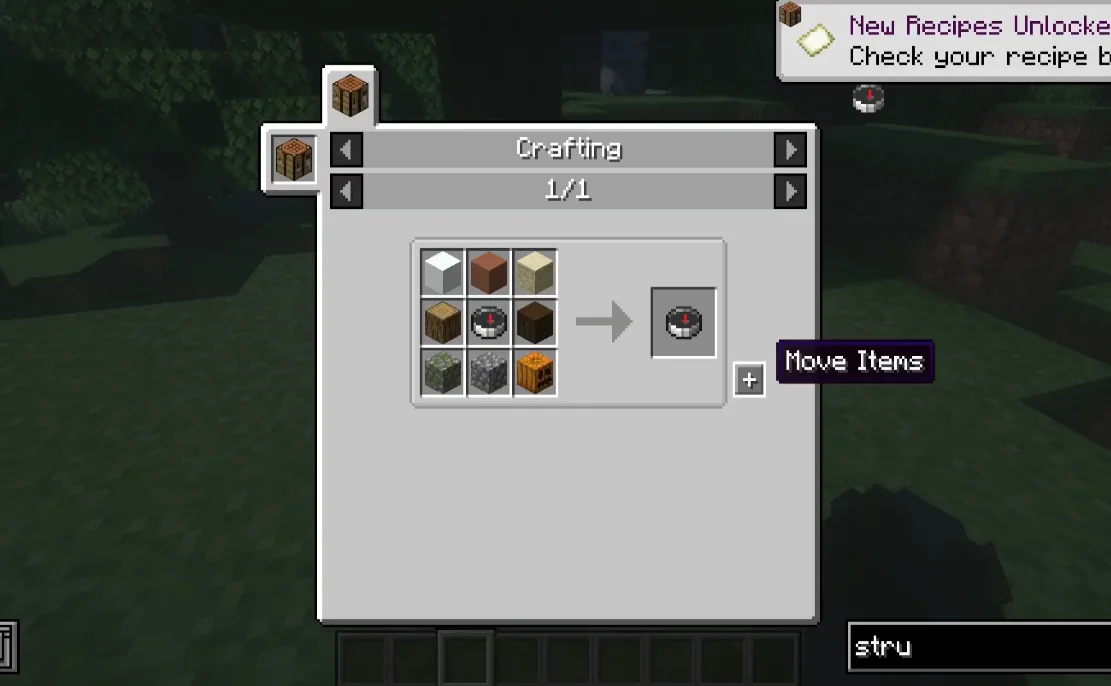This screenshot has height=686, width=1111.
Task: Select the compass item below the recipe toast
Action: [868, 98]
